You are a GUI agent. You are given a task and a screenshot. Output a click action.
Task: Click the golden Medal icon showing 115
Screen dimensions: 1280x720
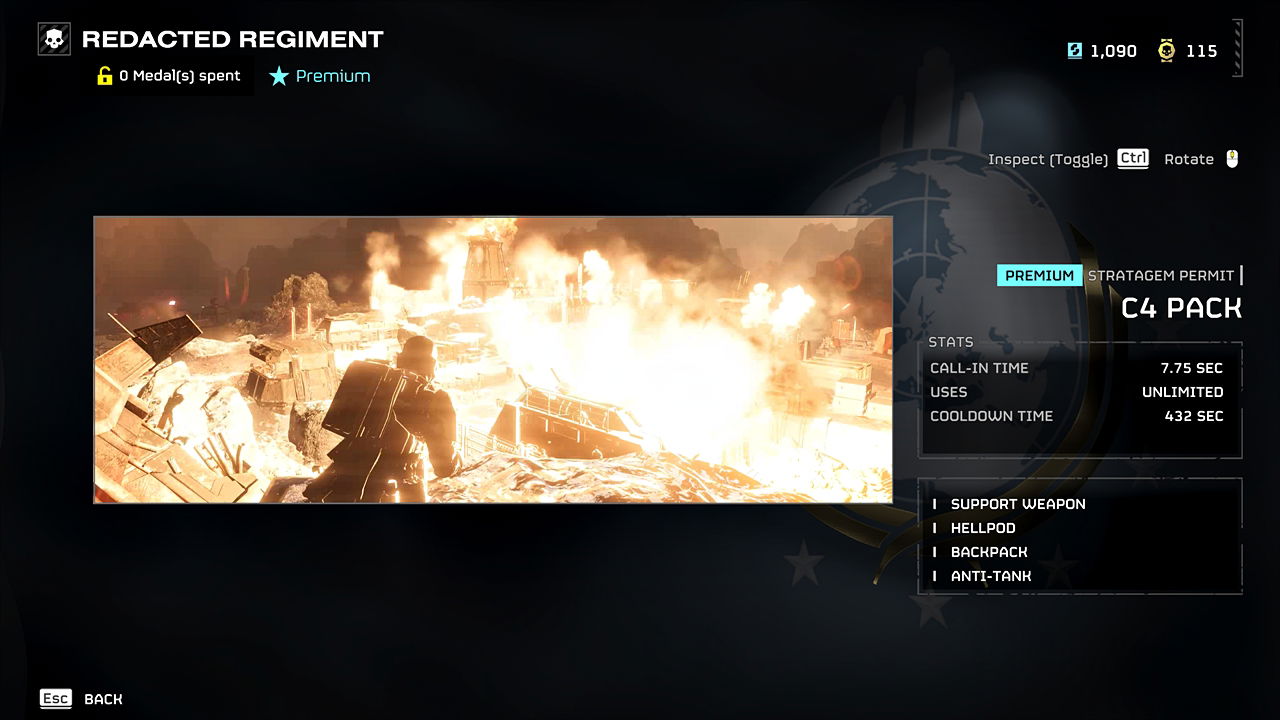(1166, 50)
